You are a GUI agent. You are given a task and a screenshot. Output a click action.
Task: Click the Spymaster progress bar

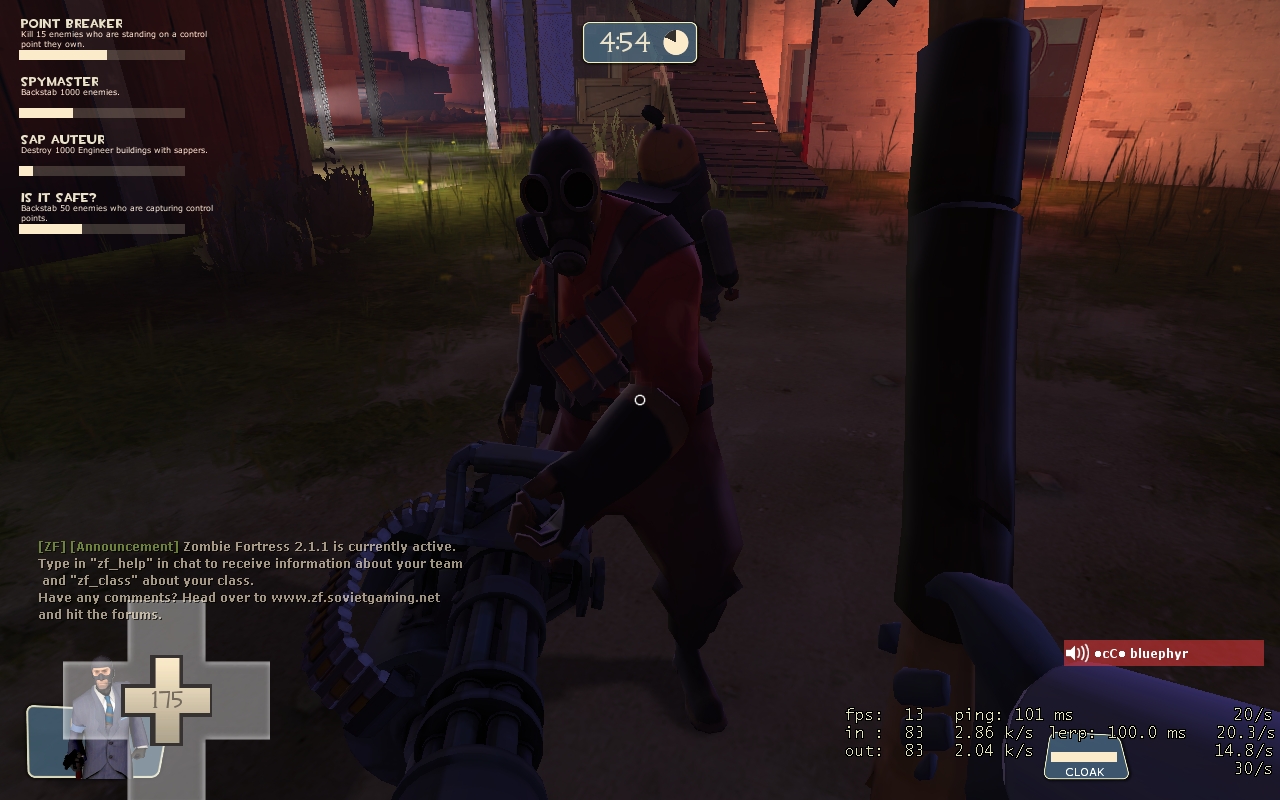(100, 112)
